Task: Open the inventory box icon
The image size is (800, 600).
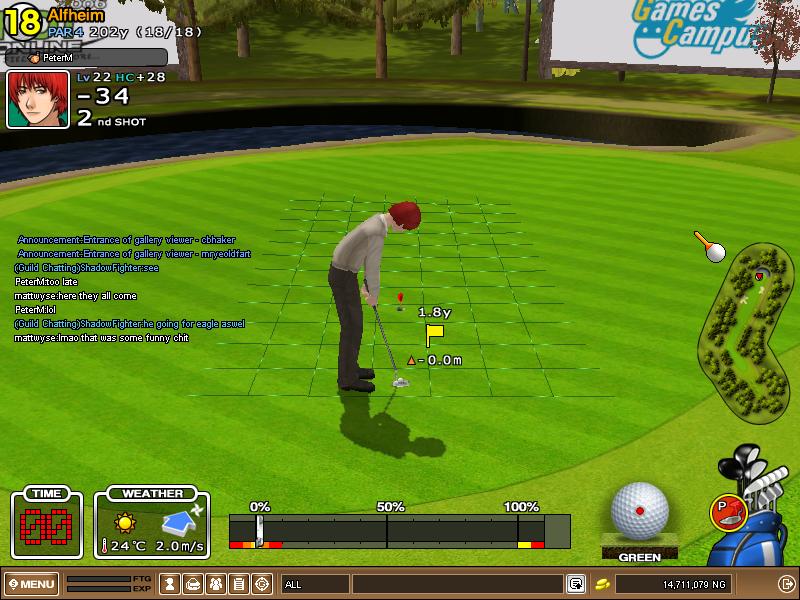Action: click(193, 584)
